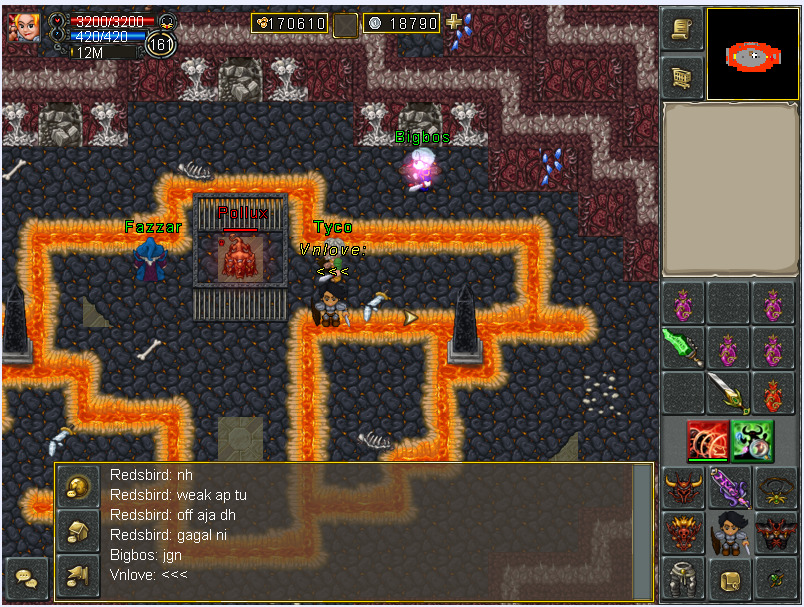Select the gold backpack equipment slot
The width and height of the screenshot is (804, 607).
(x=729, y=579)
